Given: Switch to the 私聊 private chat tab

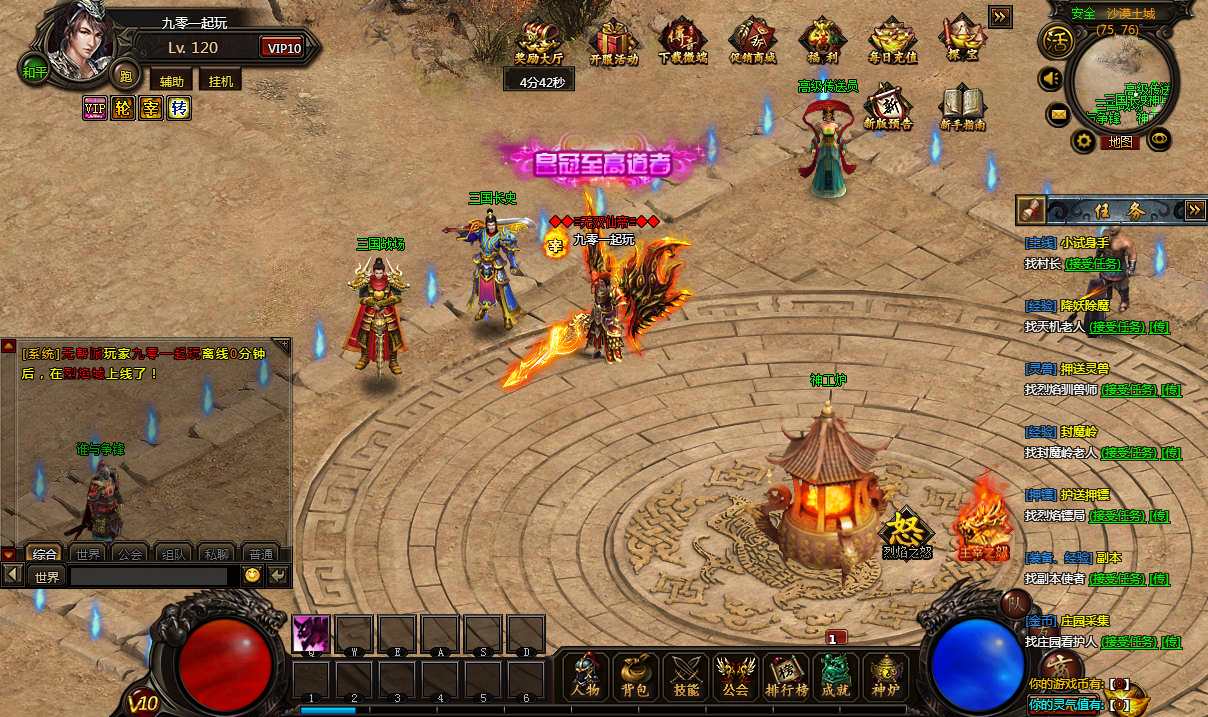Looking at the screenshot, I should pyautogui.click(x=216, y=553).
